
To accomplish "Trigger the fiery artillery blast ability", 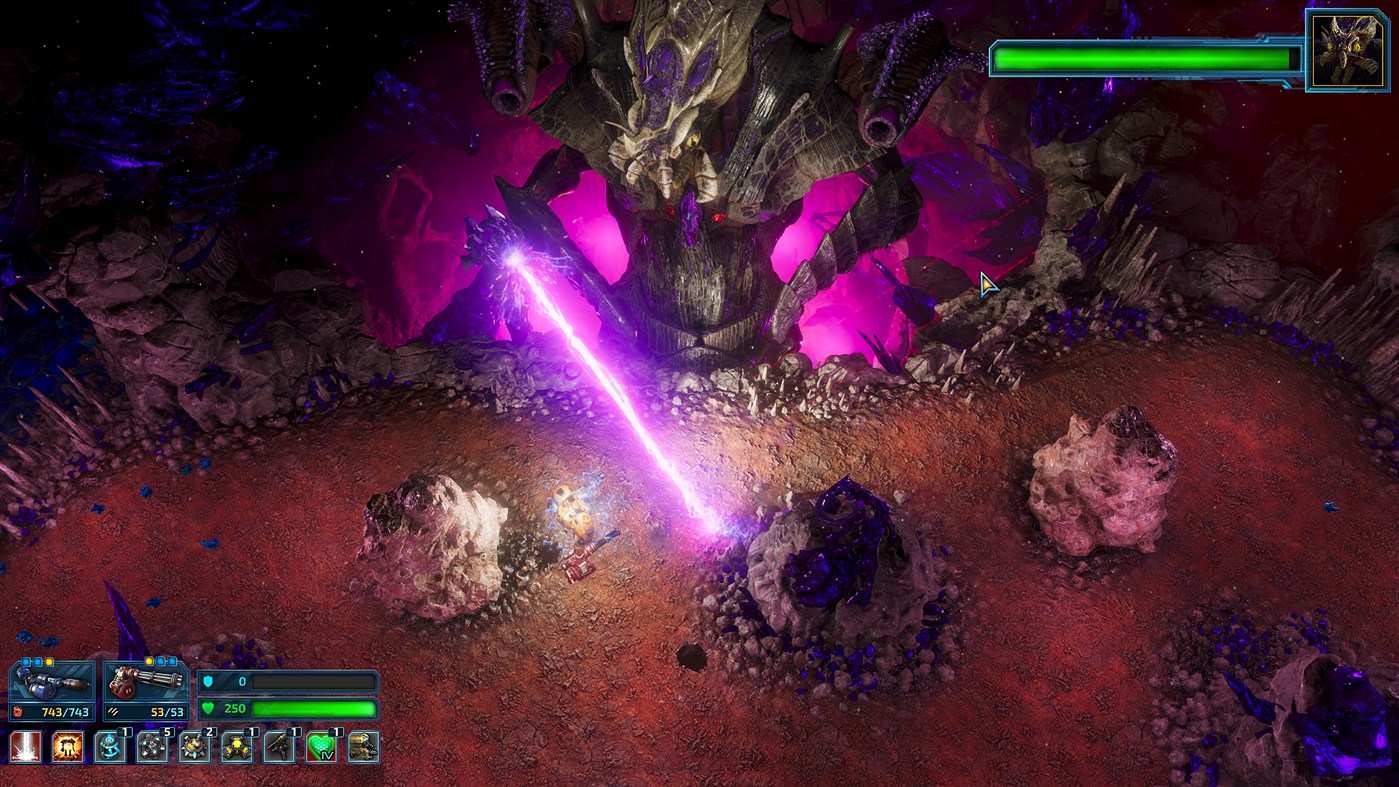I will 69,747.
